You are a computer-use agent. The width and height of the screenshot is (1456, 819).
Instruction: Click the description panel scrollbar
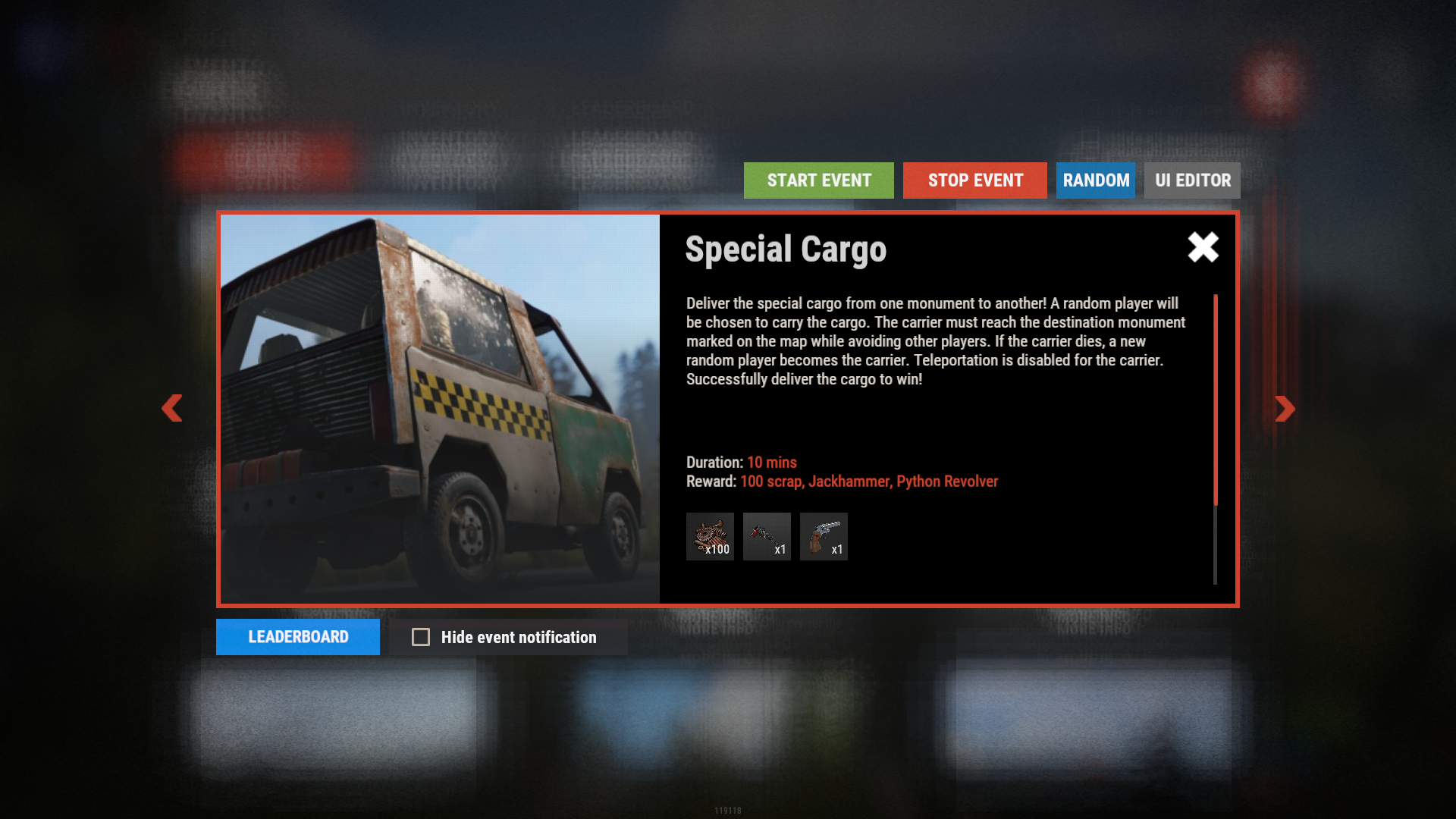1215,400
